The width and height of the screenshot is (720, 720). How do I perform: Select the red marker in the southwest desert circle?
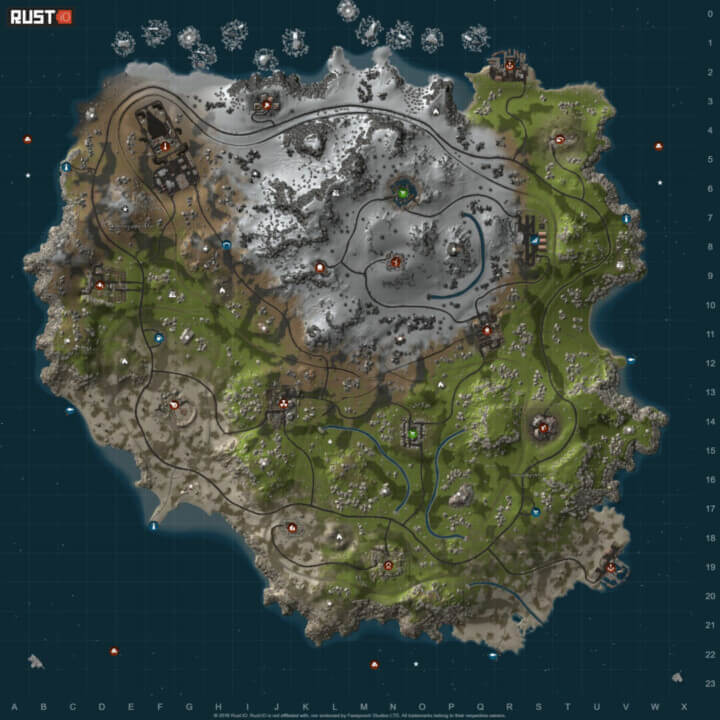[175, 405]
